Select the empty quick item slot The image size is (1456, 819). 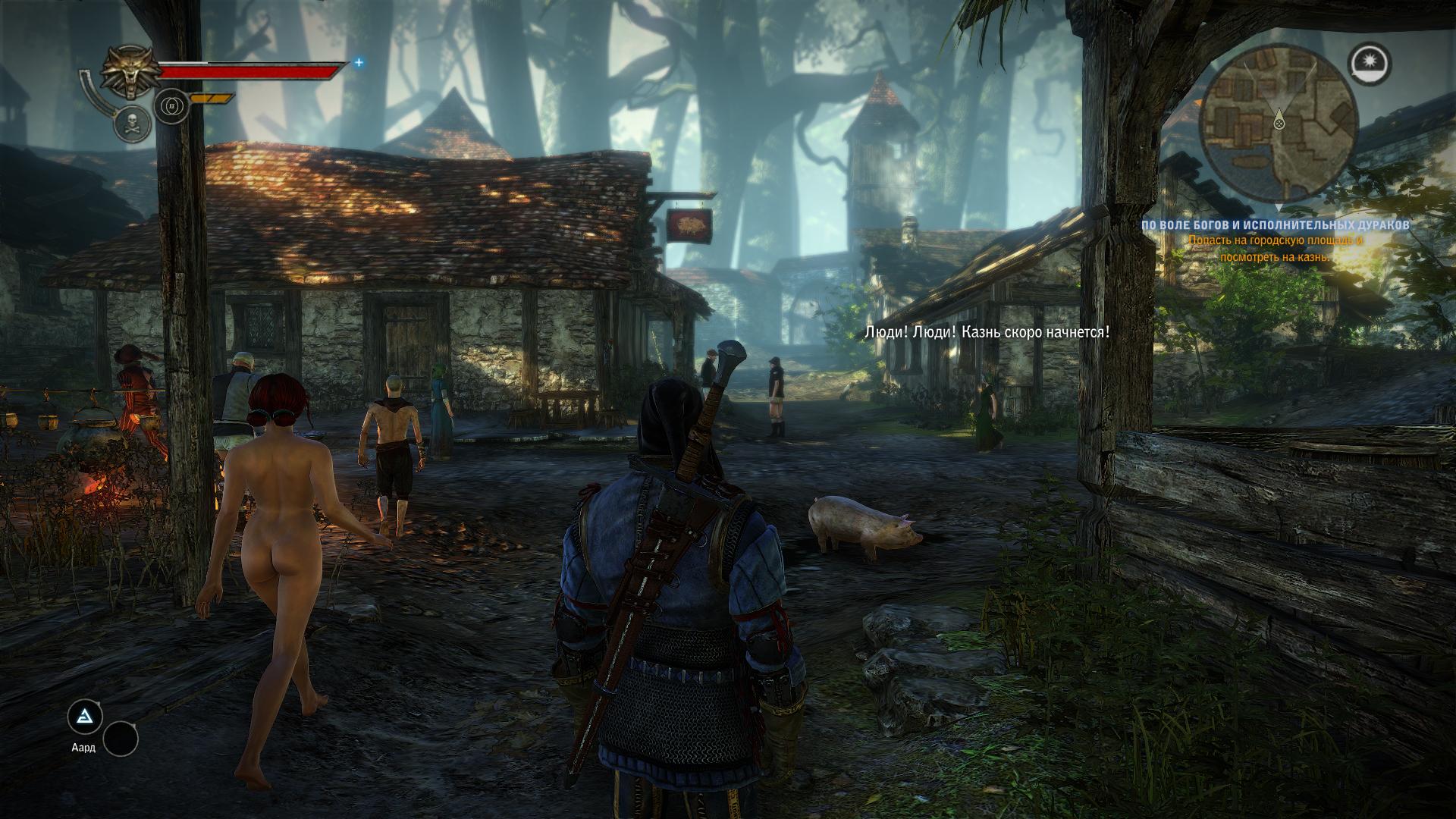pyautogui.click(x=121, y=738)
